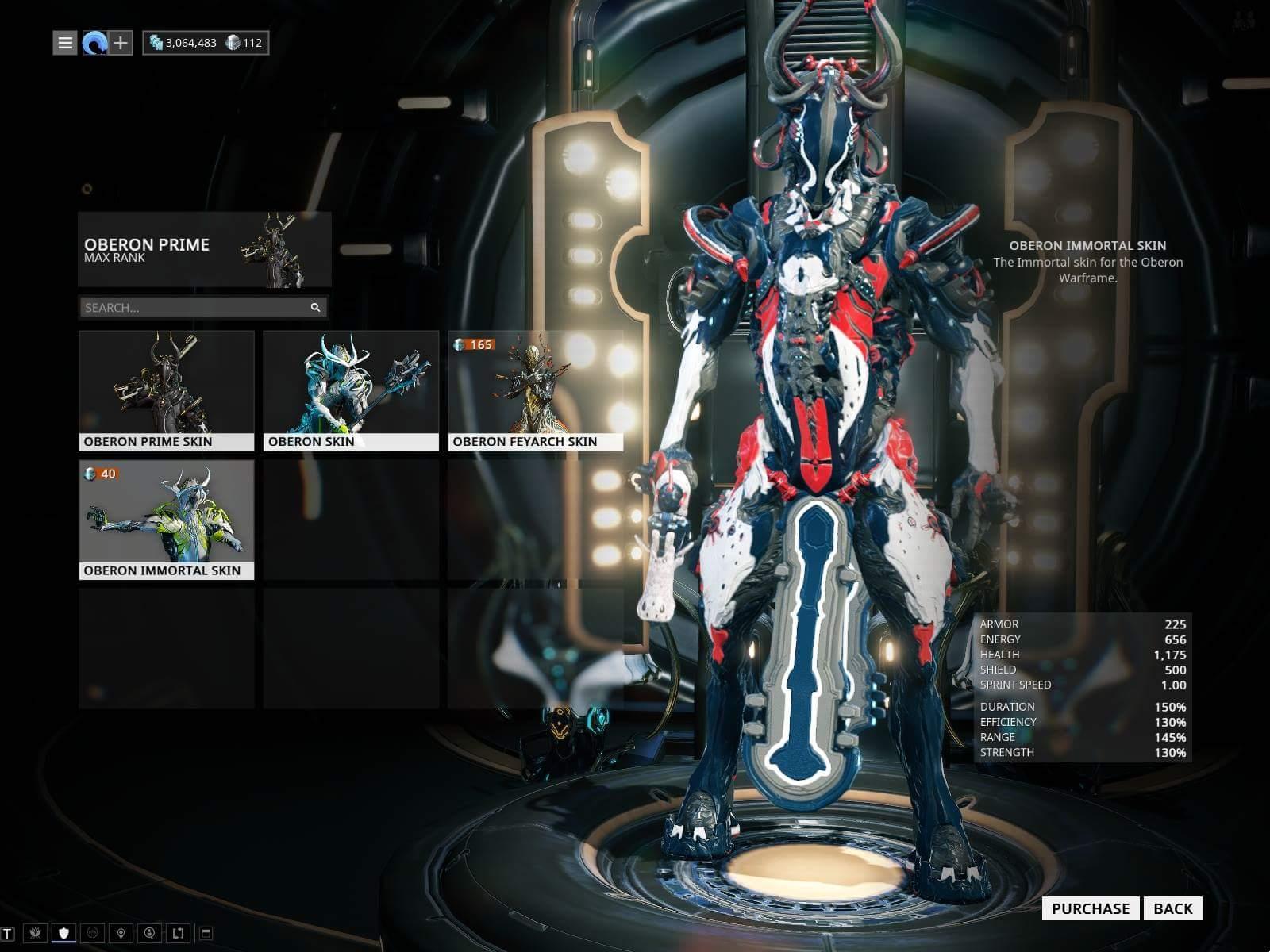Image resolution: width=1270 pixels, height=952 pixels.
Task: Open the Oberon Prime warframe header
Action: pyautogui.click(x=205, y=250)
